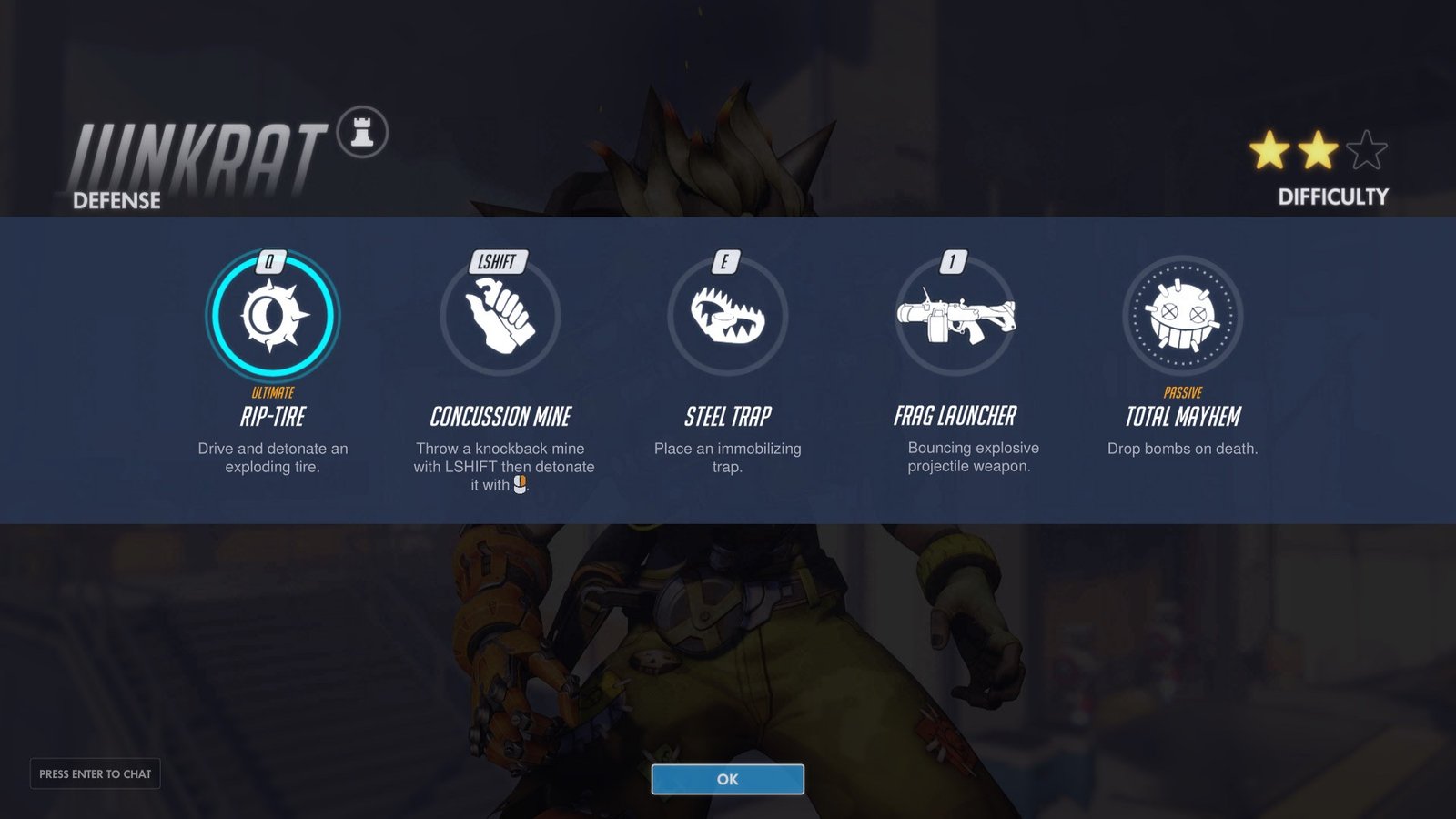1456x819 pixels.
Task: Click the Defense role tower icon
Action: pos(362,133)
